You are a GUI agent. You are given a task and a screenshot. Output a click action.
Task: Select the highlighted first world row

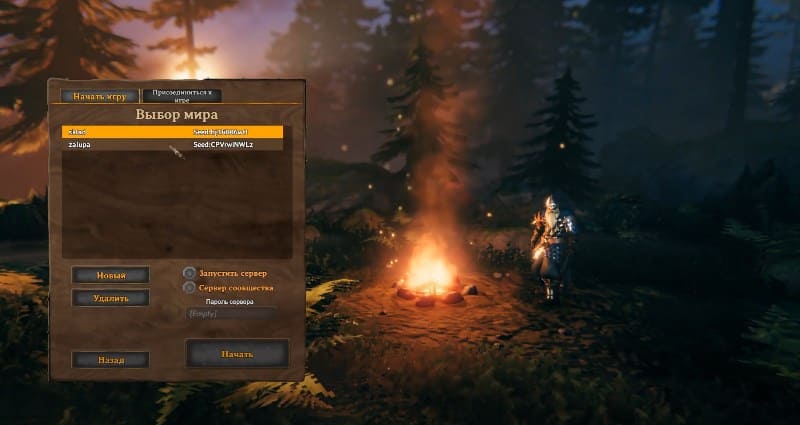pos(172,131)
